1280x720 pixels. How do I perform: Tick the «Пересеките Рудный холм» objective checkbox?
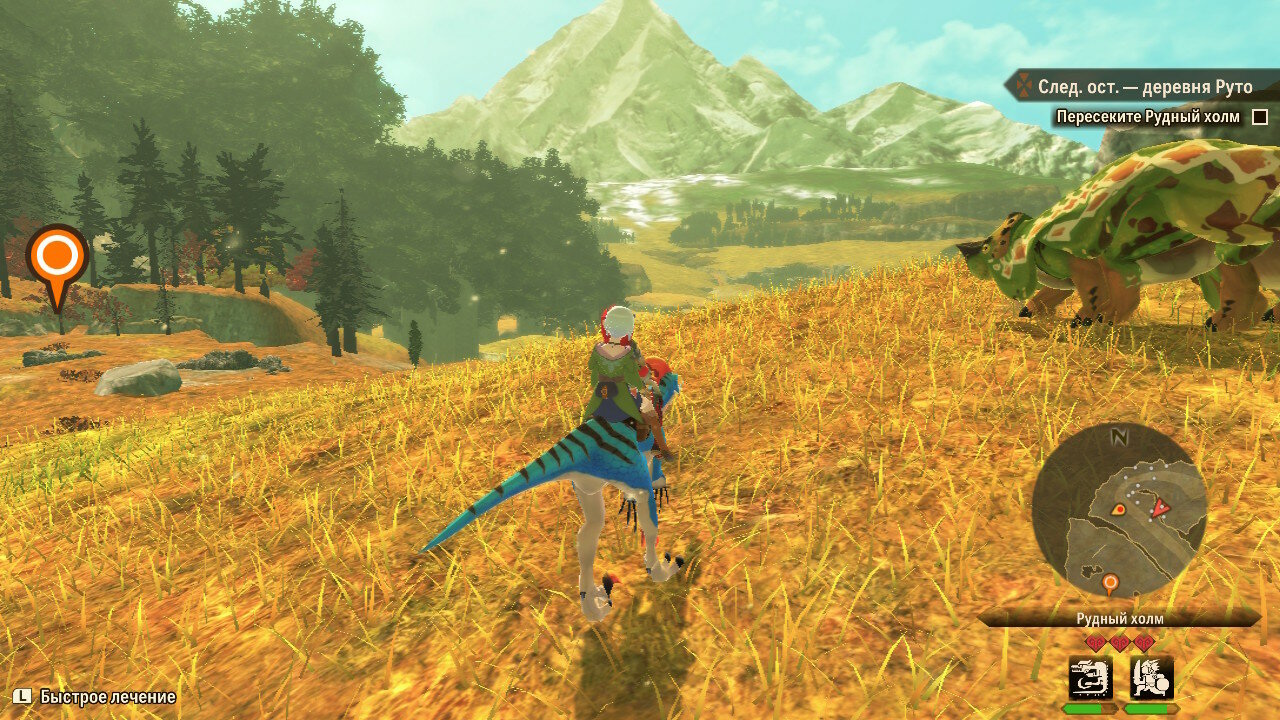tap(1260, 117)
